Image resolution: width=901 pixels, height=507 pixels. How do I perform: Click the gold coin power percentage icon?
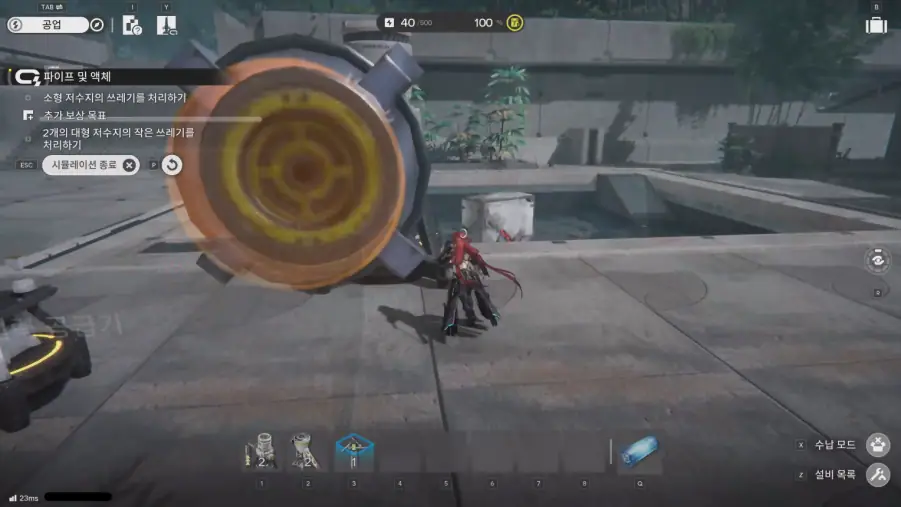pyautogui.click(x=514, y=22)
